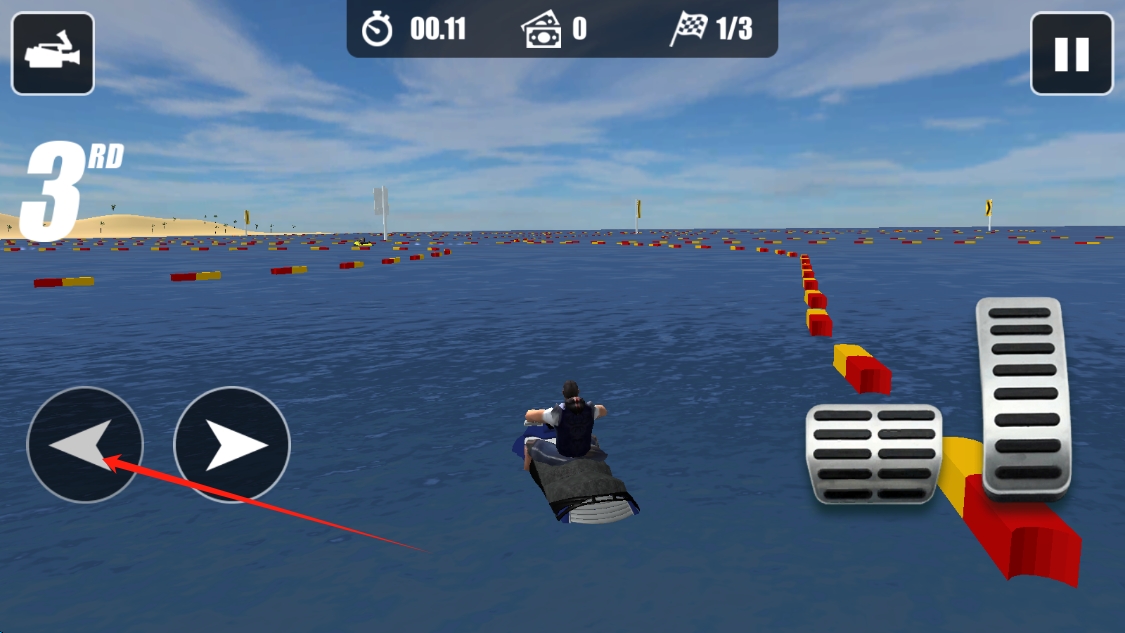Steer right with the right arrow
The height and width of the screenshot is (633, 1125).
coord(232,444)
